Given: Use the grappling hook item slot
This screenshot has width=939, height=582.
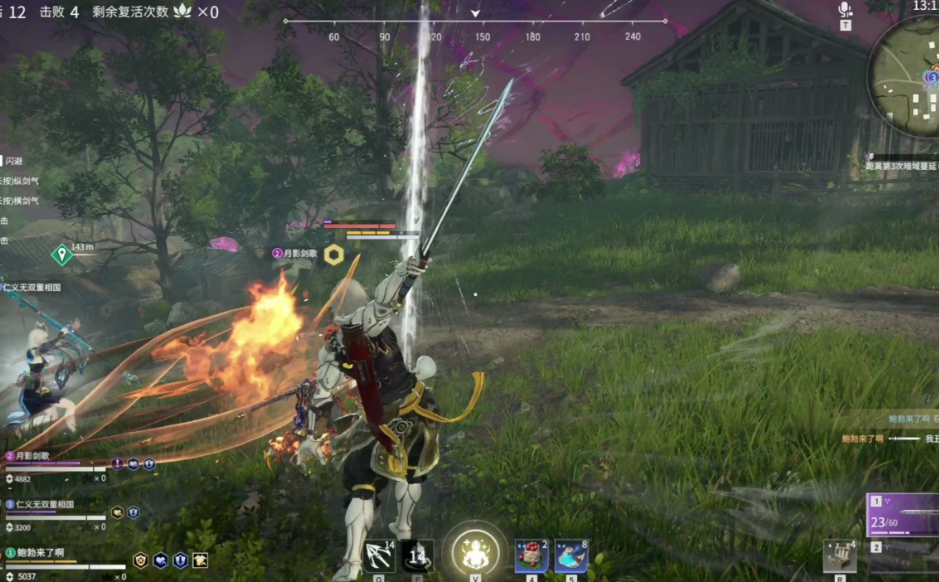Looking at the screenshot, I should click(x=380, y=555).
